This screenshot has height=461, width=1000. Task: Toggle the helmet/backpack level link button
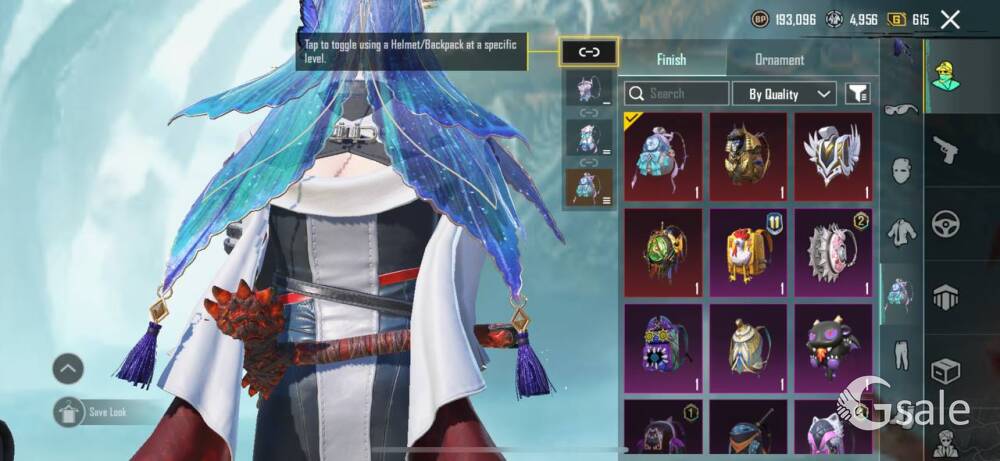pyautogui.click(x=589, y=53)
